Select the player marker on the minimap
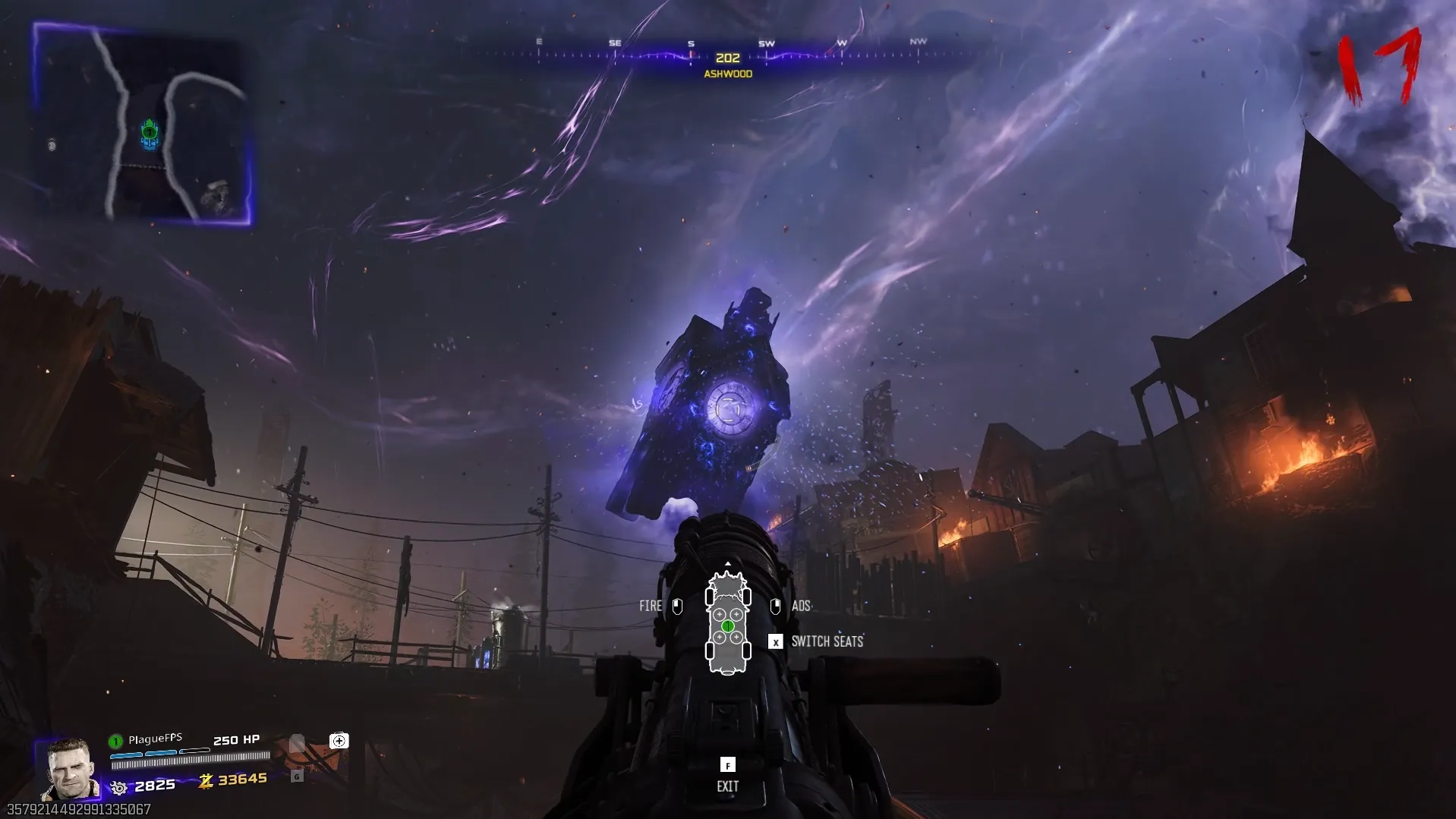This screenshot has height=819, width=1456. click(x=150, y=134)
